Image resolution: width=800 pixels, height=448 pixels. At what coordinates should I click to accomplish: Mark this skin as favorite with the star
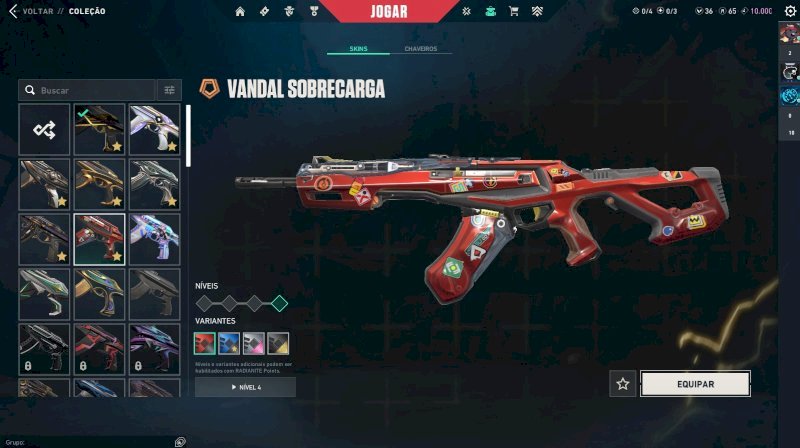[x=623, y=383]
